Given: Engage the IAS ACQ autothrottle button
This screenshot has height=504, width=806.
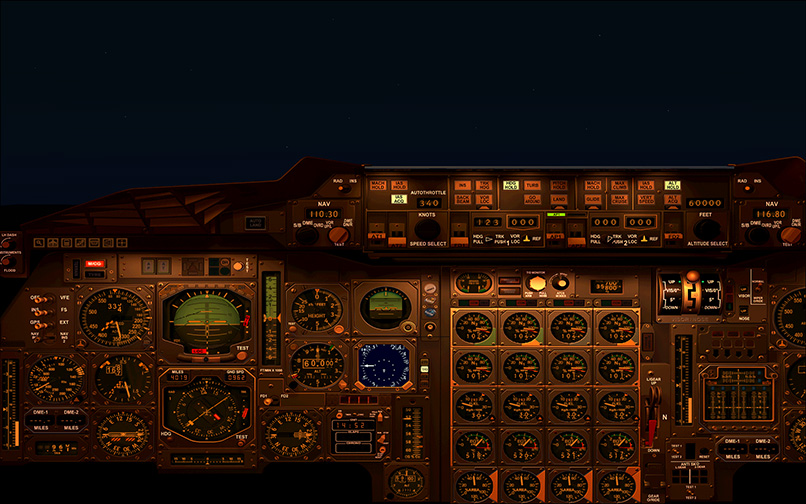Looking at the screenshot, I should [x=400, y=199].
